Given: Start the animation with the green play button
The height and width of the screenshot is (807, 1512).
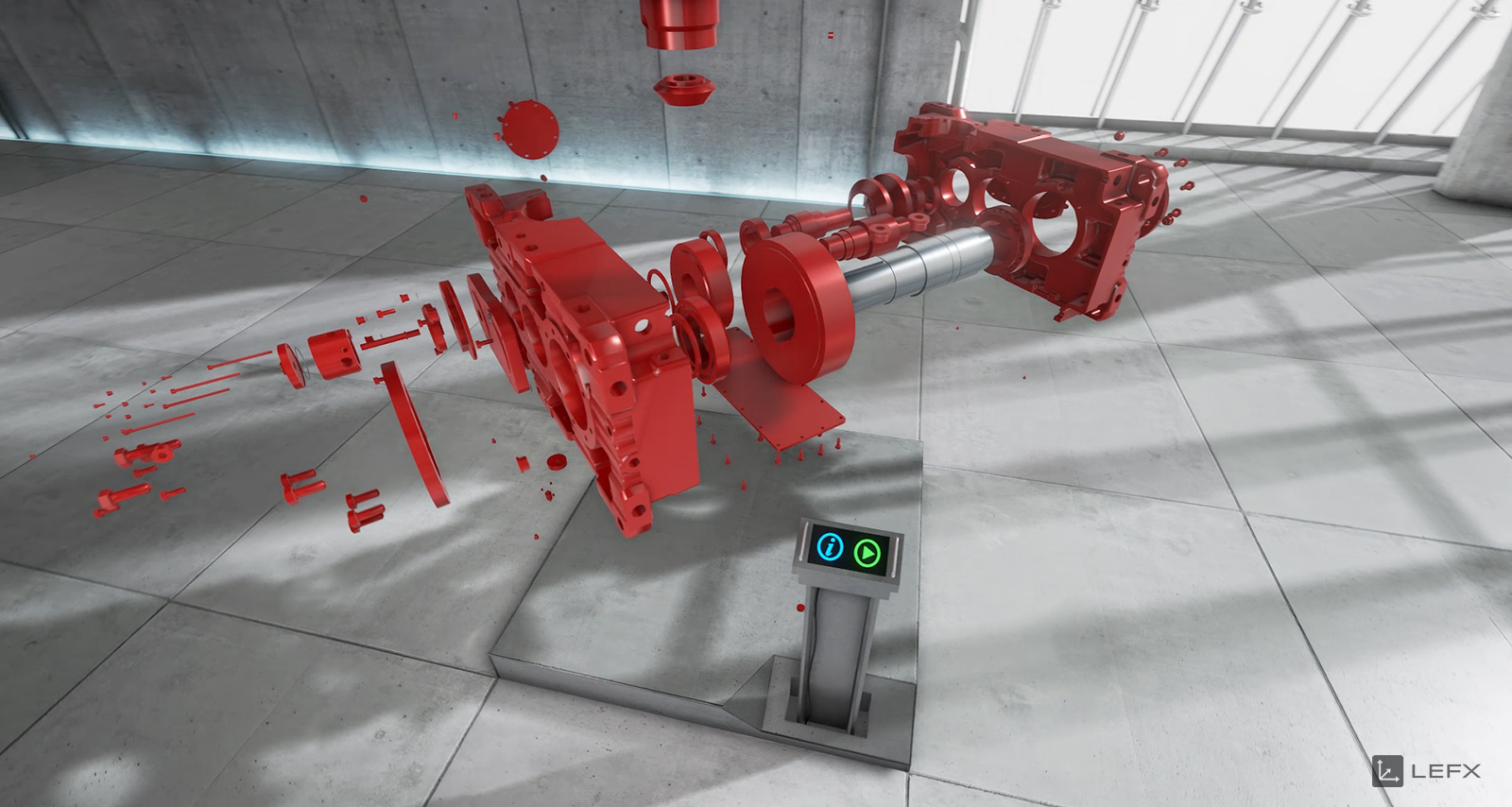Looking at the screenshot, I should pyautogui.click(x=868, y=553).
